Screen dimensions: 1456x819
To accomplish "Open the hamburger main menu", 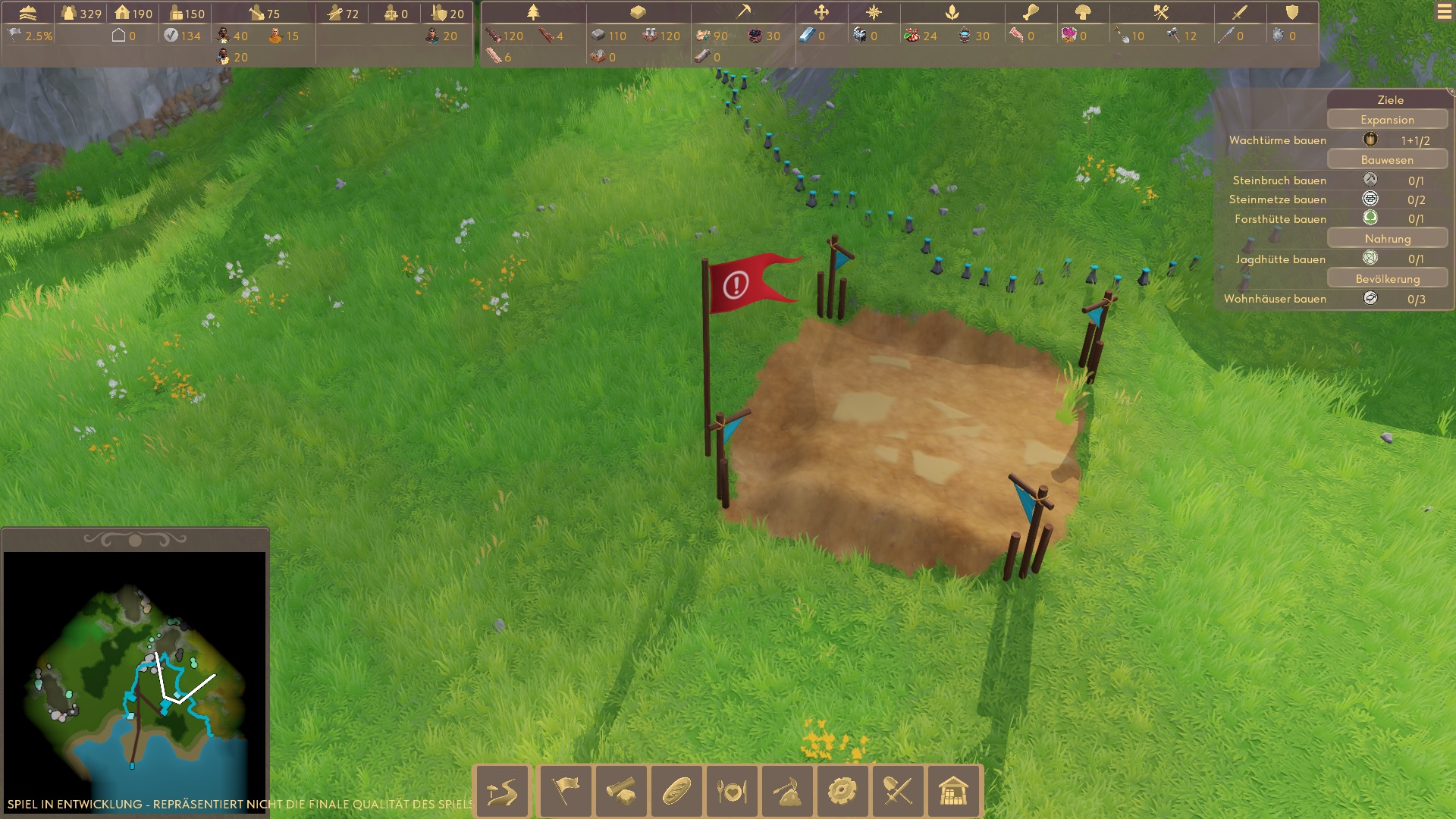I will tap(1444, 13).
